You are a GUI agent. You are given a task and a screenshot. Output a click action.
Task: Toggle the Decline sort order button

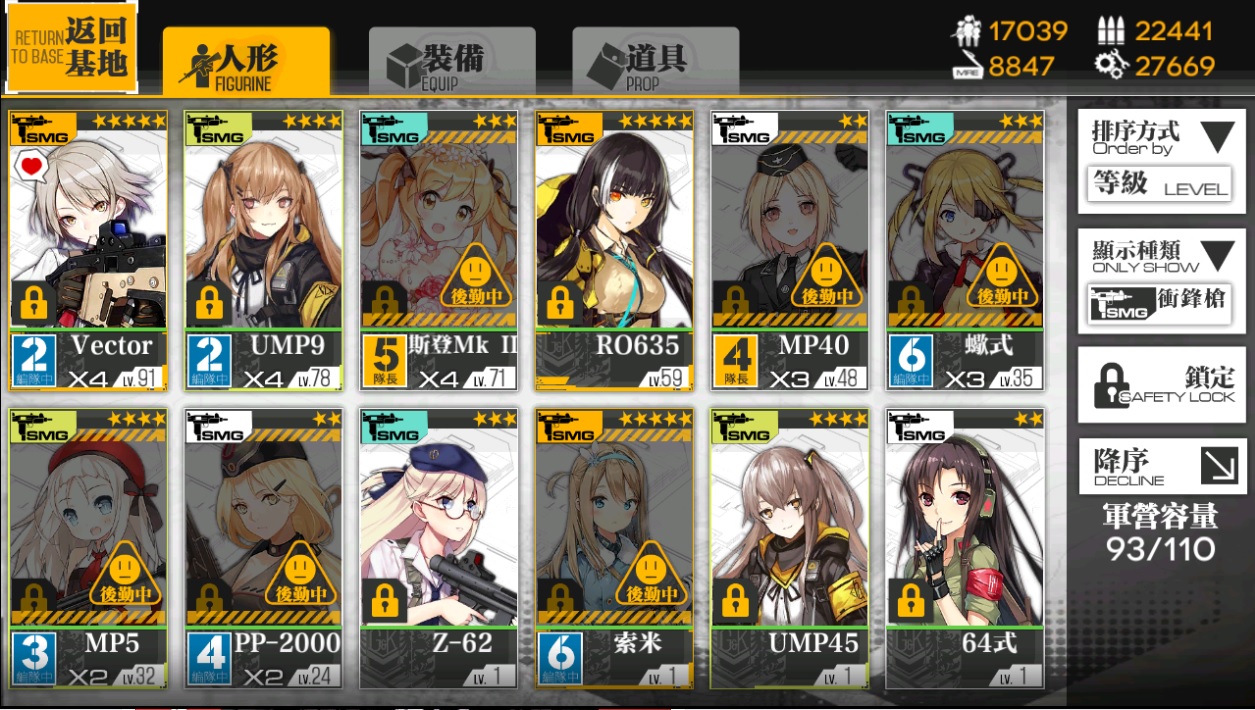click(x=1161, y=466)
